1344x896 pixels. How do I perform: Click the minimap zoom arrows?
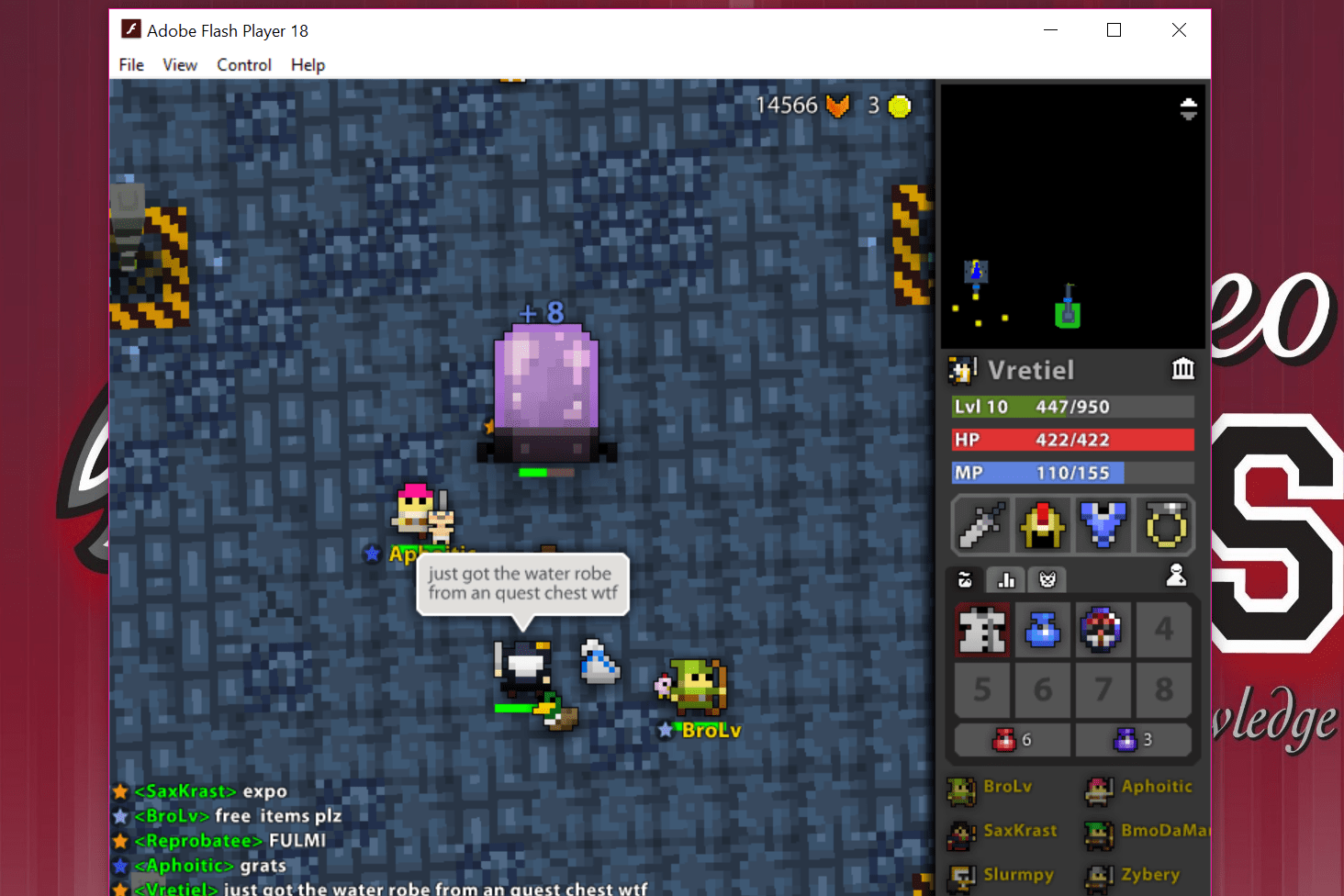tap(1188, 108)
